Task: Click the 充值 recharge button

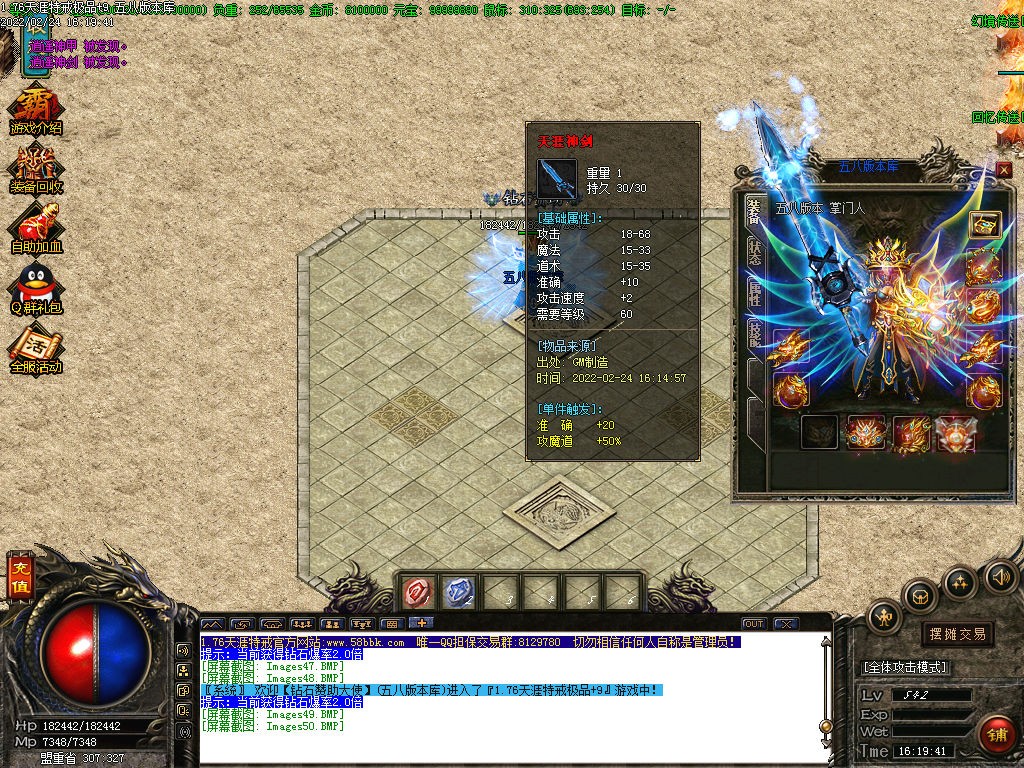Action: [x=19, y=576]
